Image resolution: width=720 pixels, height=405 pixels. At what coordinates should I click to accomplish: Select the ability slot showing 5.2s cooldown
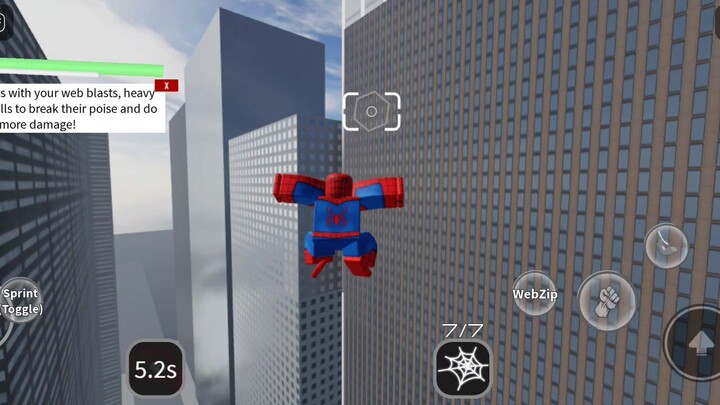[156, 371]
